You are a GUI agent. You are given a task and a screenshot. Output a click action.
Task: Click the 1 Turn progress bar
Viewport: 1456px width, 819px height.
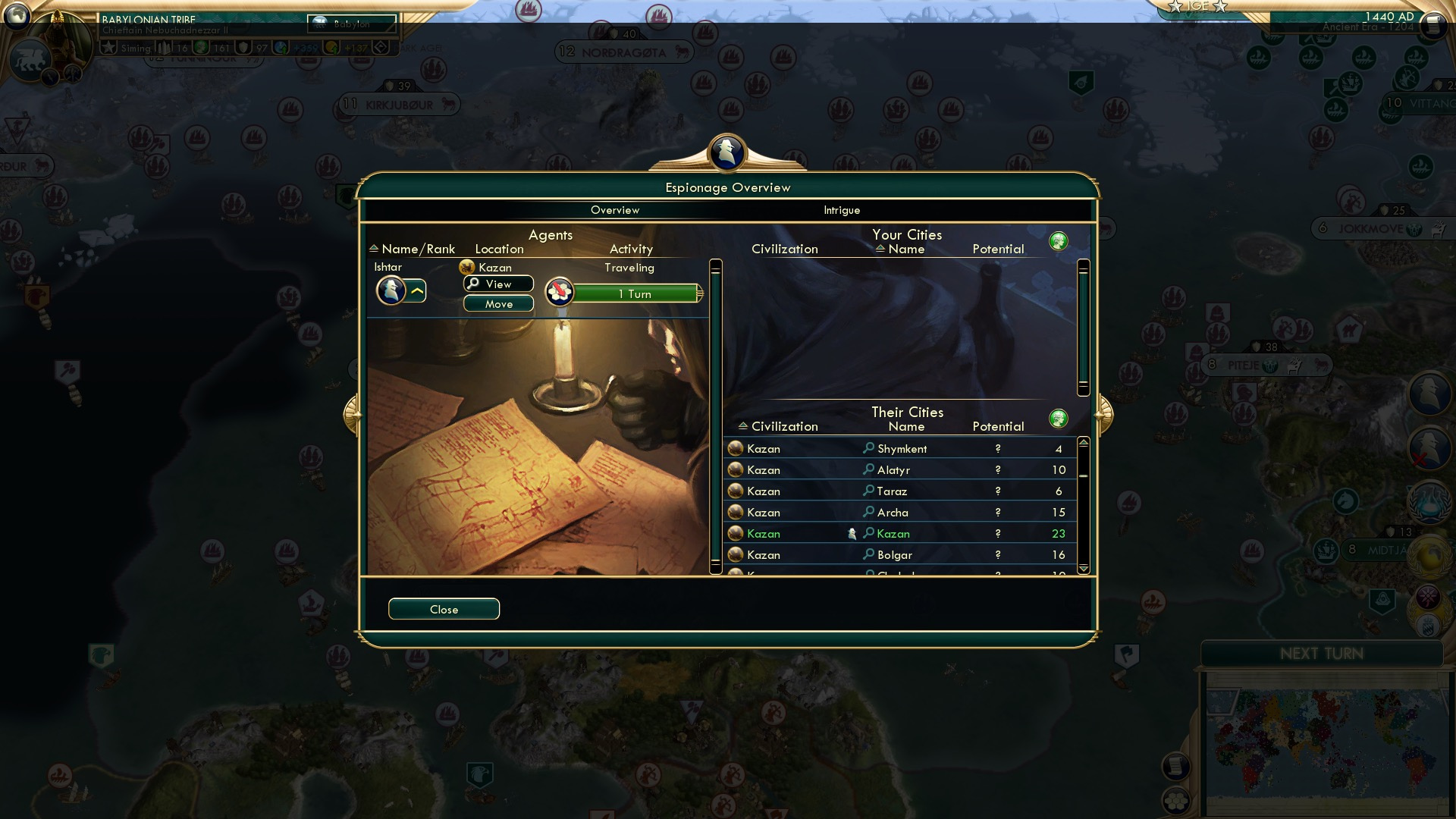[x=635, y=293]
